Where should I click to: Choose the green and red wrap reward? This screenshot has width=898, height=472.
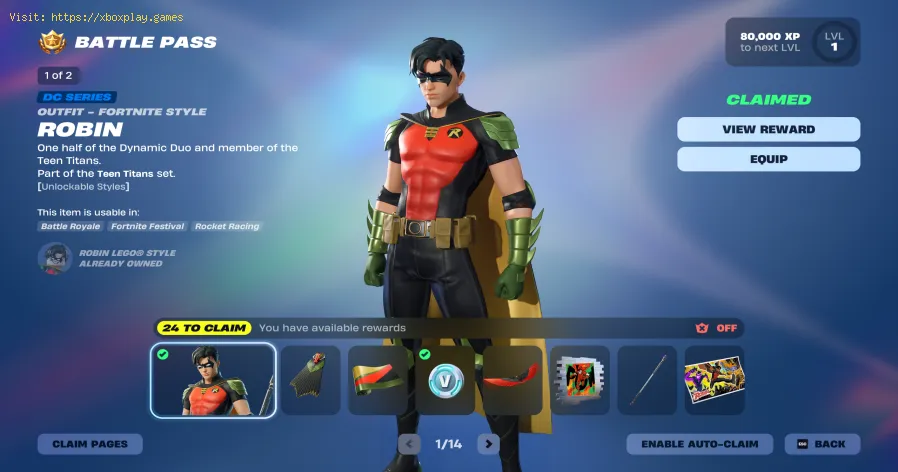[378, 380]
